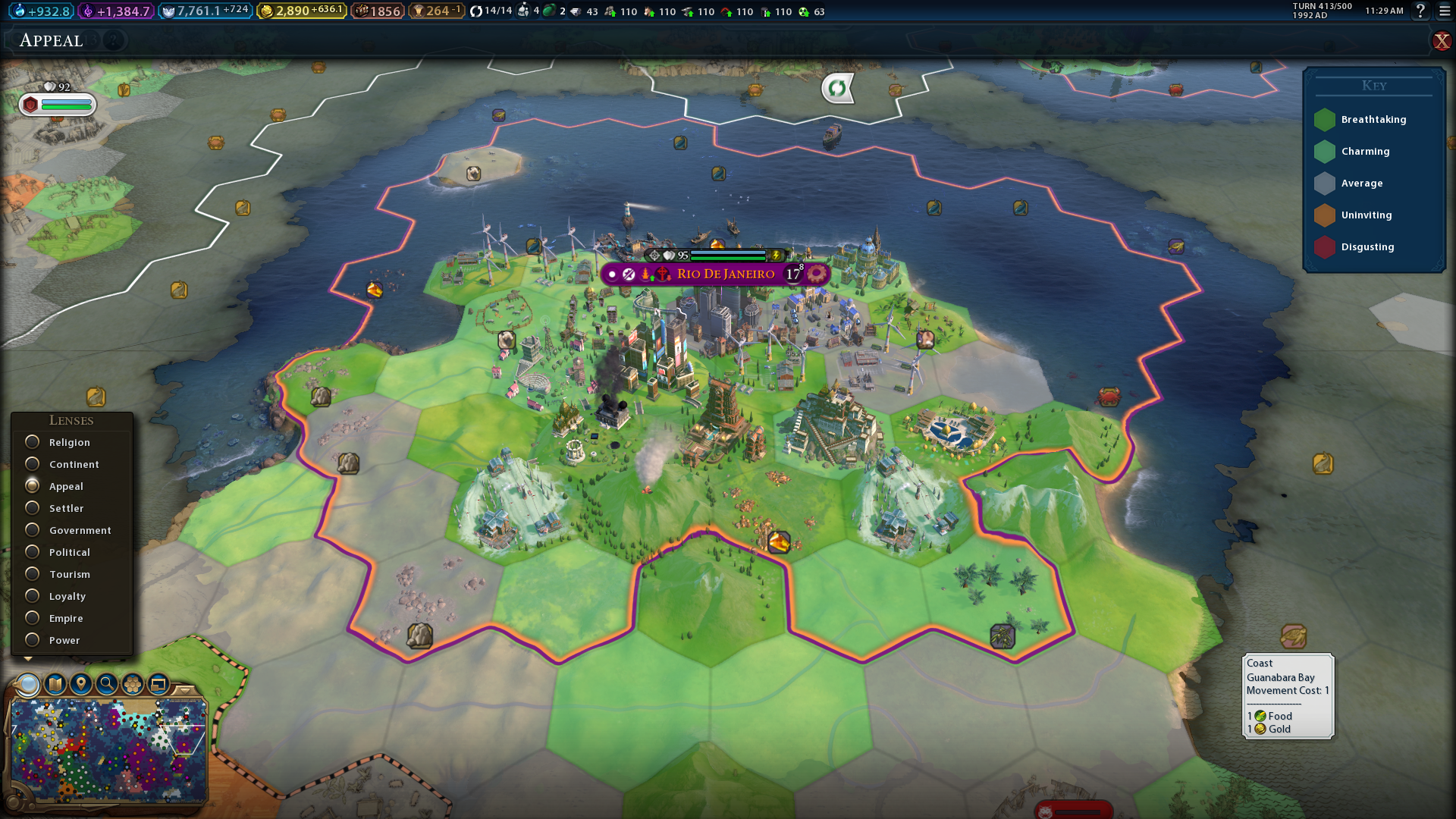Click the world minimap
Image resolution: width=1456 pixels, height=819 pixels.
click(x=108, y=751)
